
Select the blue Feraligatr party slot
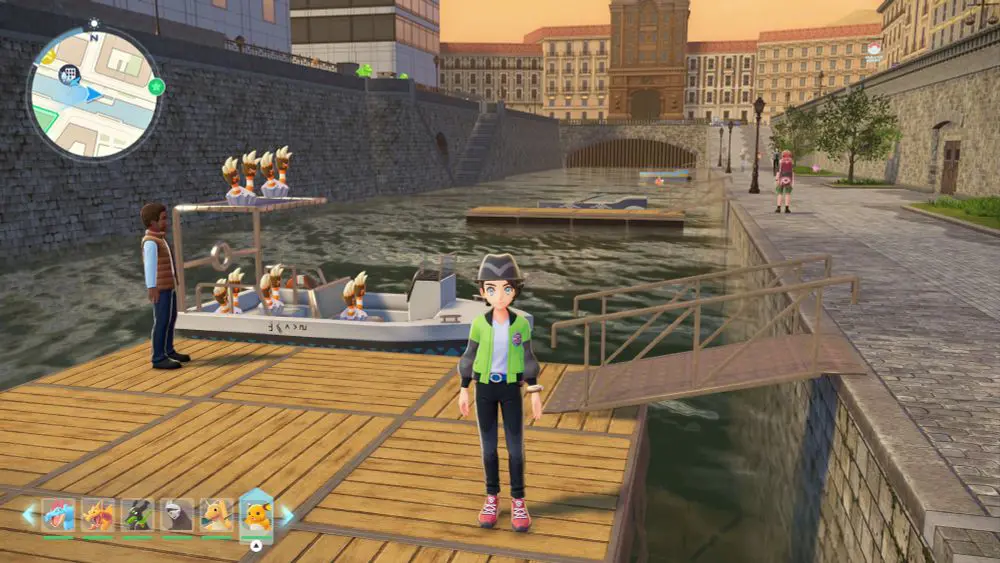coord(58,515)
